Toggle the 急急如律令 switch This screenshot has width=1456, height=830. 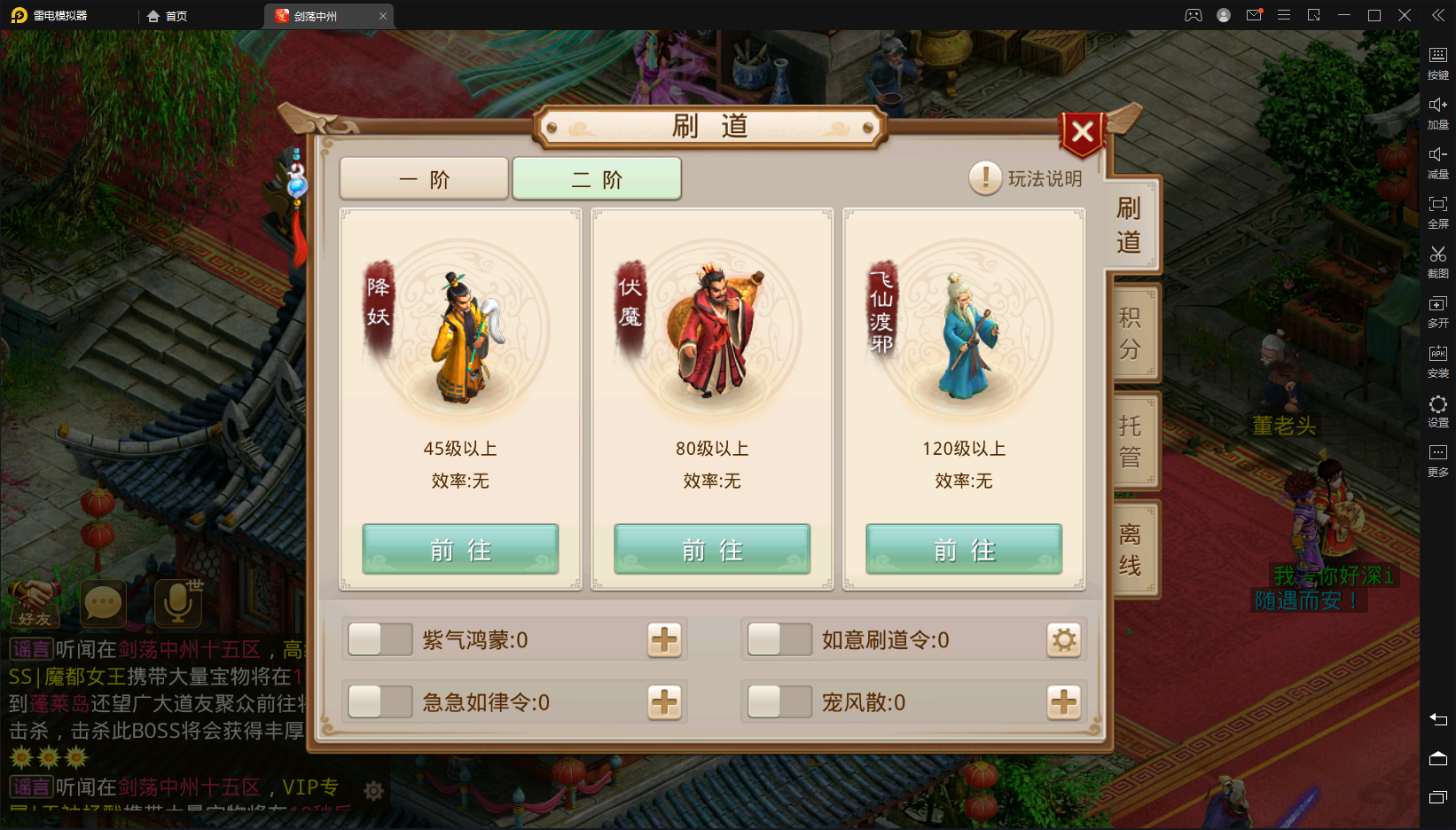click(x=380, y=702)
